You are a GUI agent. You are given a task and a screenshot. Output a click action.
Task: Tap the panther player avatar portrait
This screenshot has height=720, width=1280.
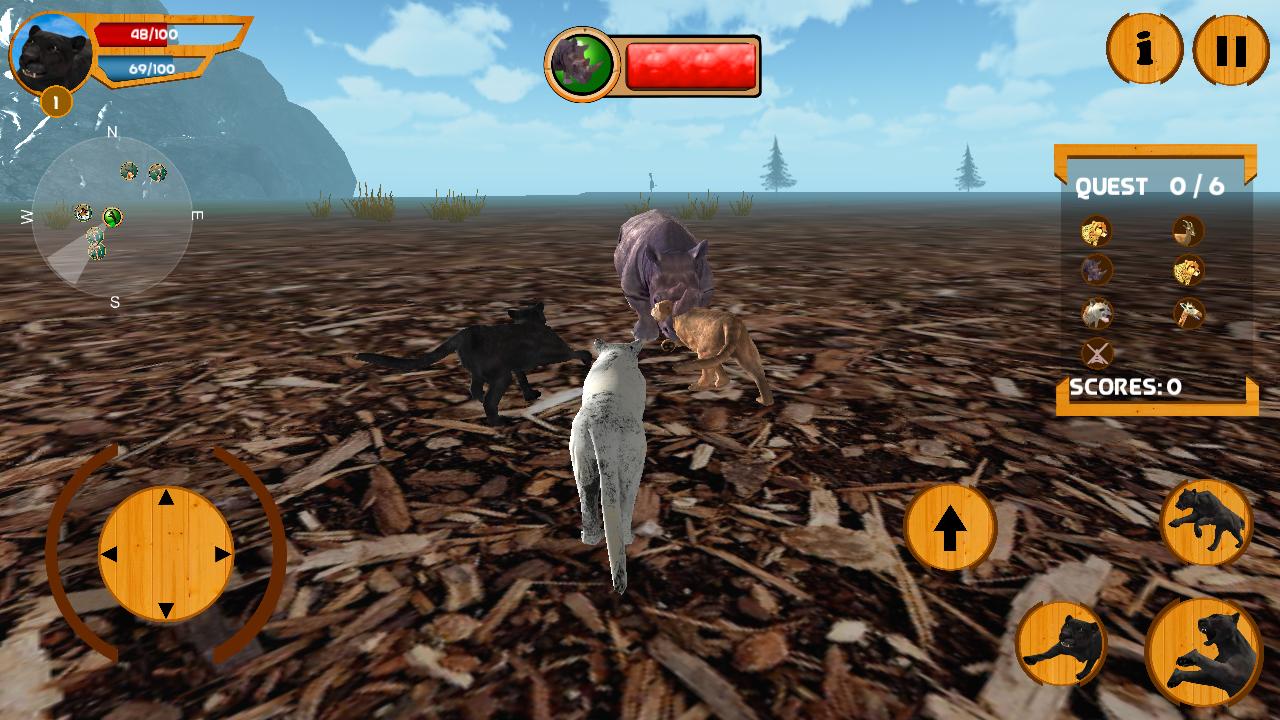click(50, 52)
